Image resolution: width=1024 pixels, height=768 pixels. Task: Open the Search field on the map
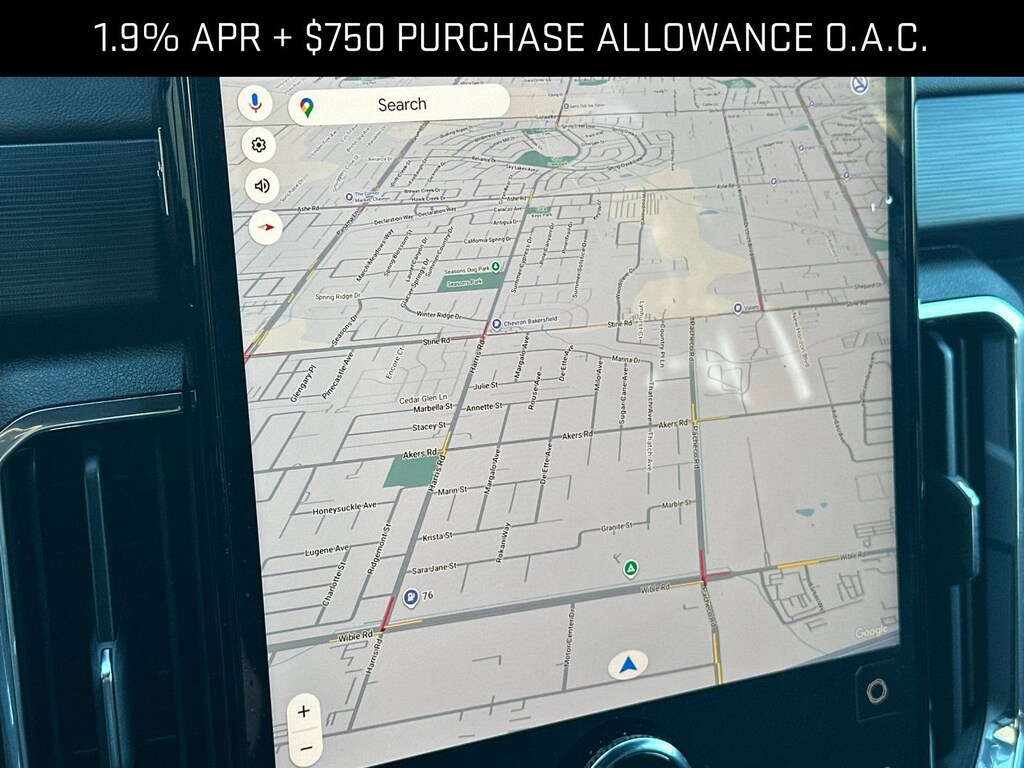click(400, 105)
